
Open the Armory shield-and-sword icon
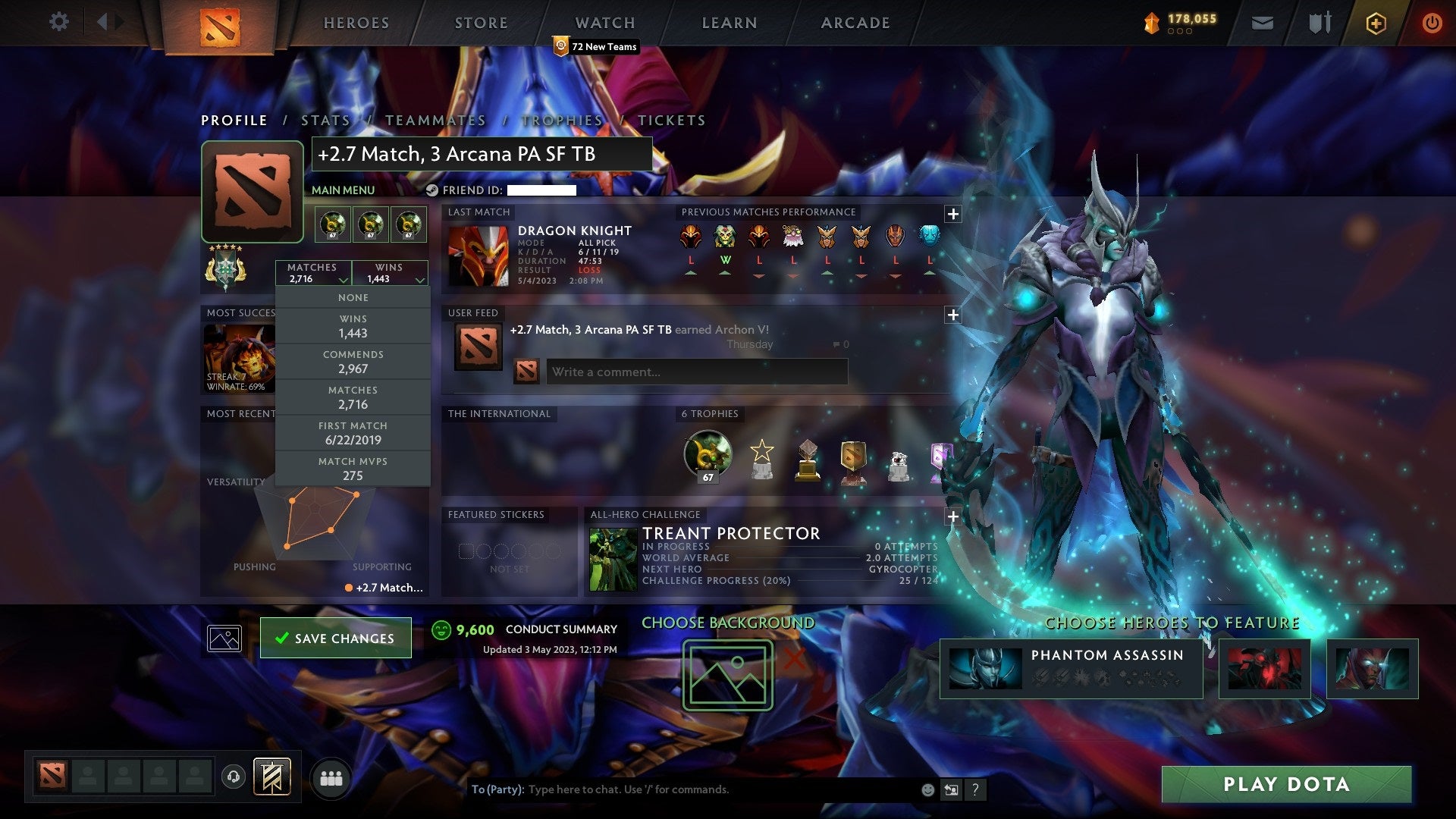pos(1319,23)
